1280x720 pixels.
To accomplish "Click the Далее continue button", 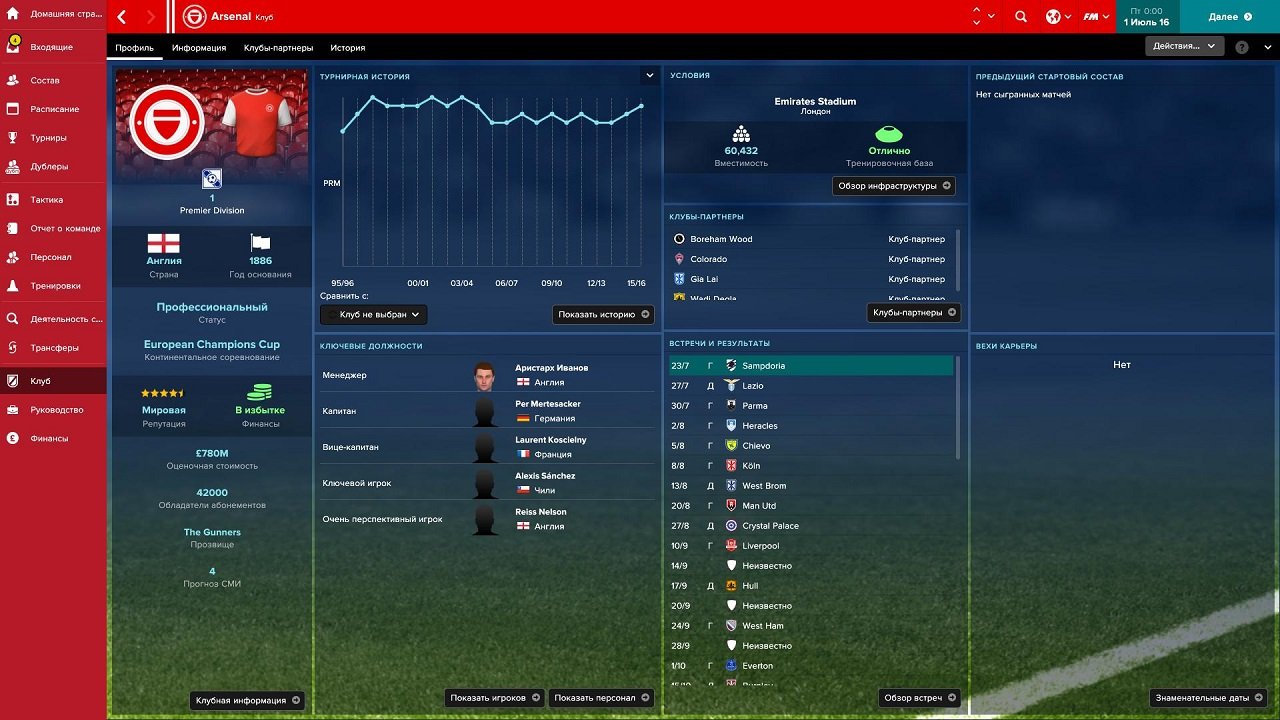I will (x=1228, y=17).
